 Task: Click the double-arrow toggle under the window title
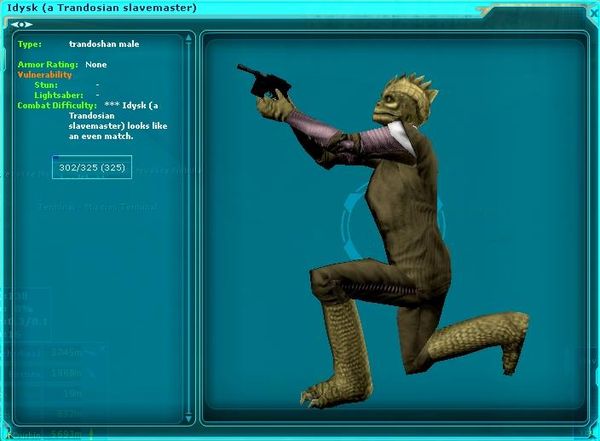coord(21,23)
